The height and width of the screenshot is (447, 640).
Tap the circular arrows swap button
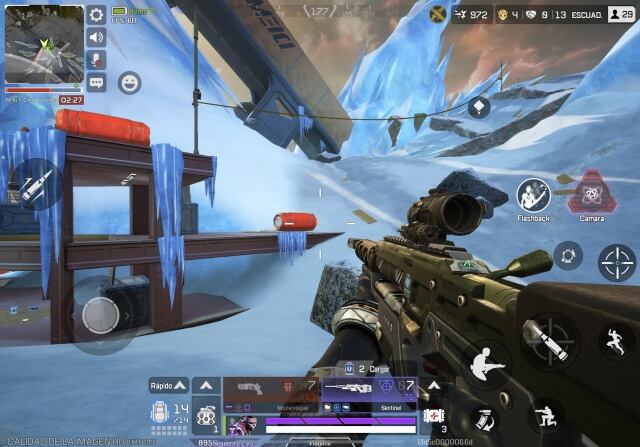pos(568,255)
